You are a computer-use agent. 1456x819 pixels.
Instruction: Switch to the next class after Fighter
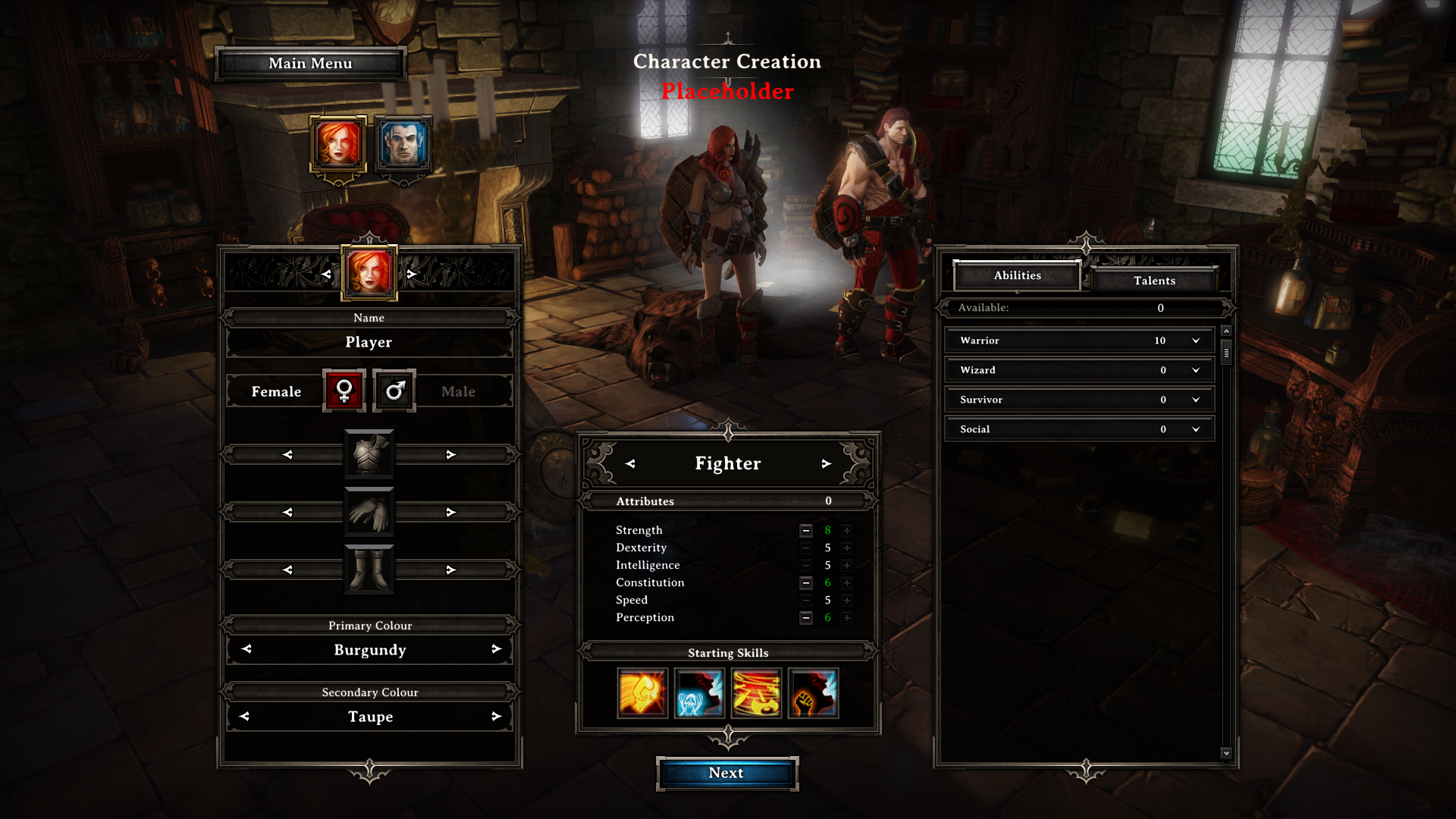click(x=826, y=463)
